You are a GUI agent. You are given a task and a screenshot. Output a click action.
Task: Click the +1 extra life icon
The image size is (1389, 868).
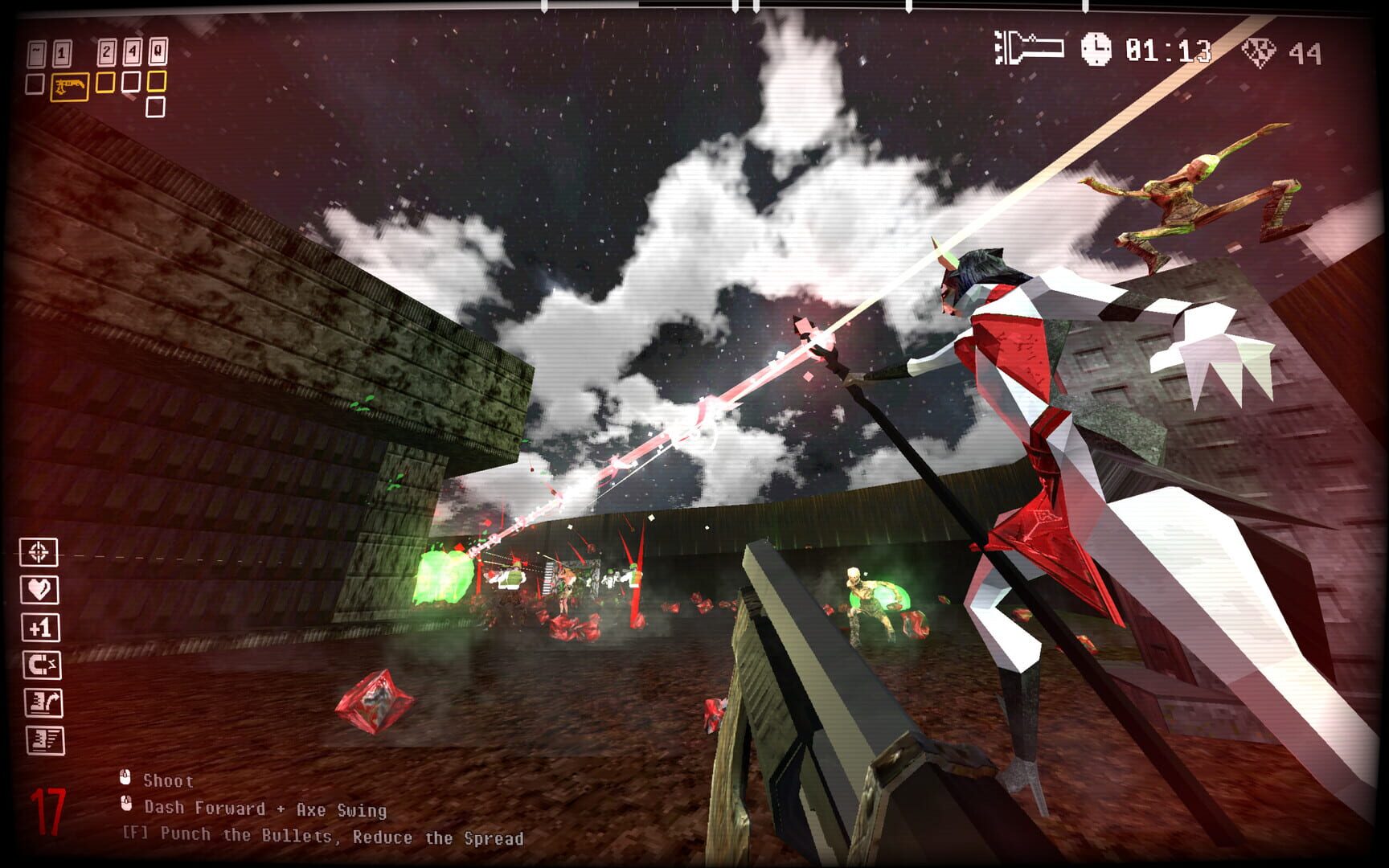point(40,627)
